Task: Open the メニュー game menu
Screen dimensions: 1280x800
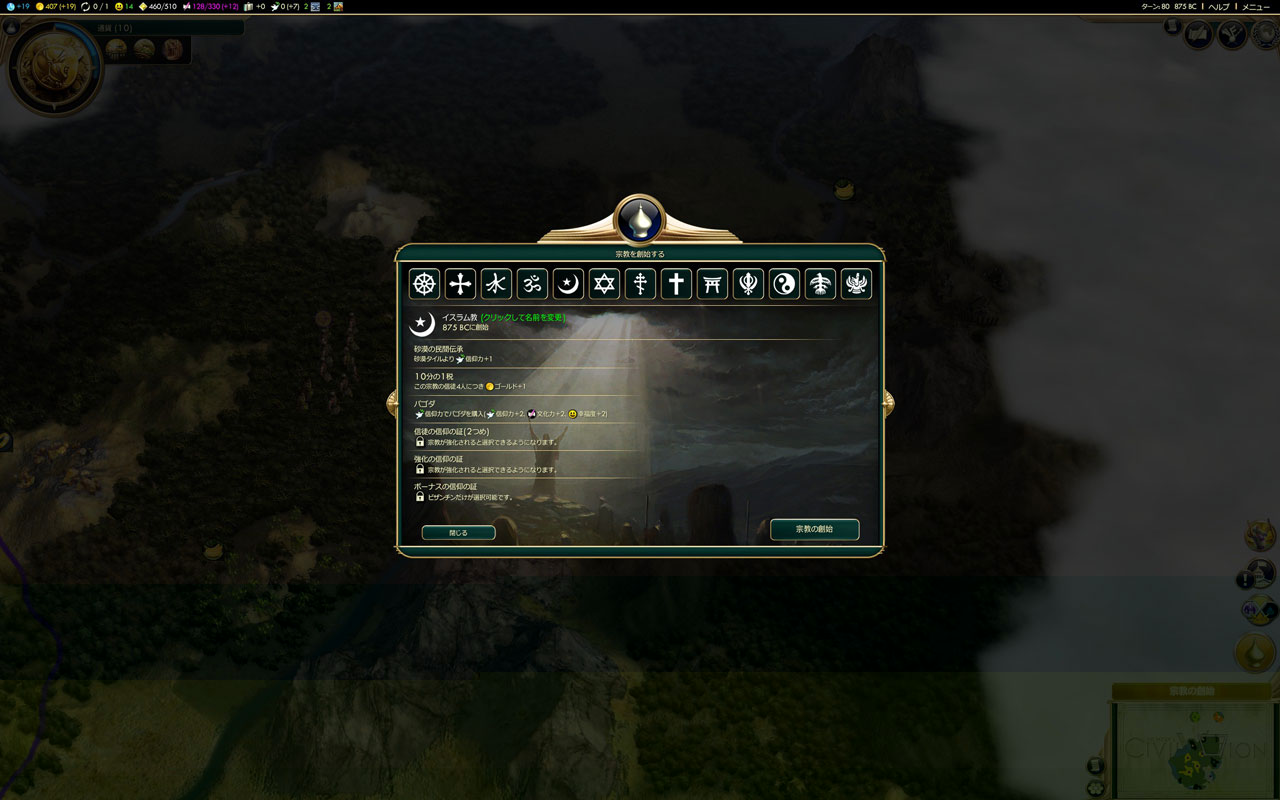Action: pos(1256,6)
